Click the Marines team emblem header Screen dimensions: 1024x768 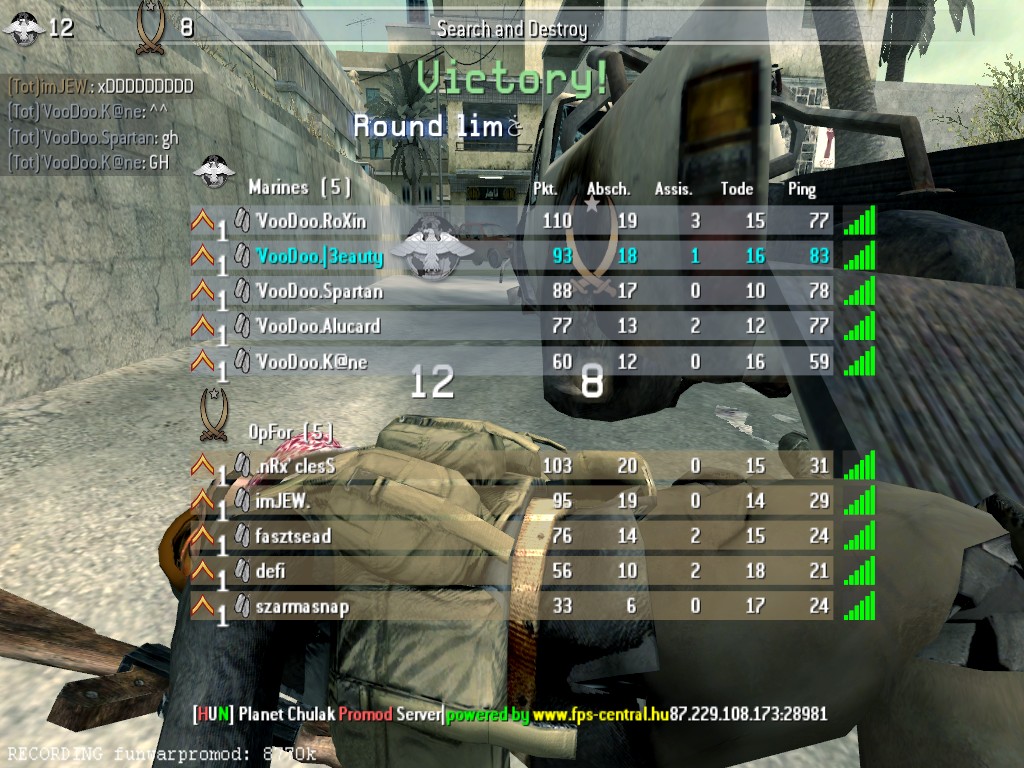click(213, 172)
